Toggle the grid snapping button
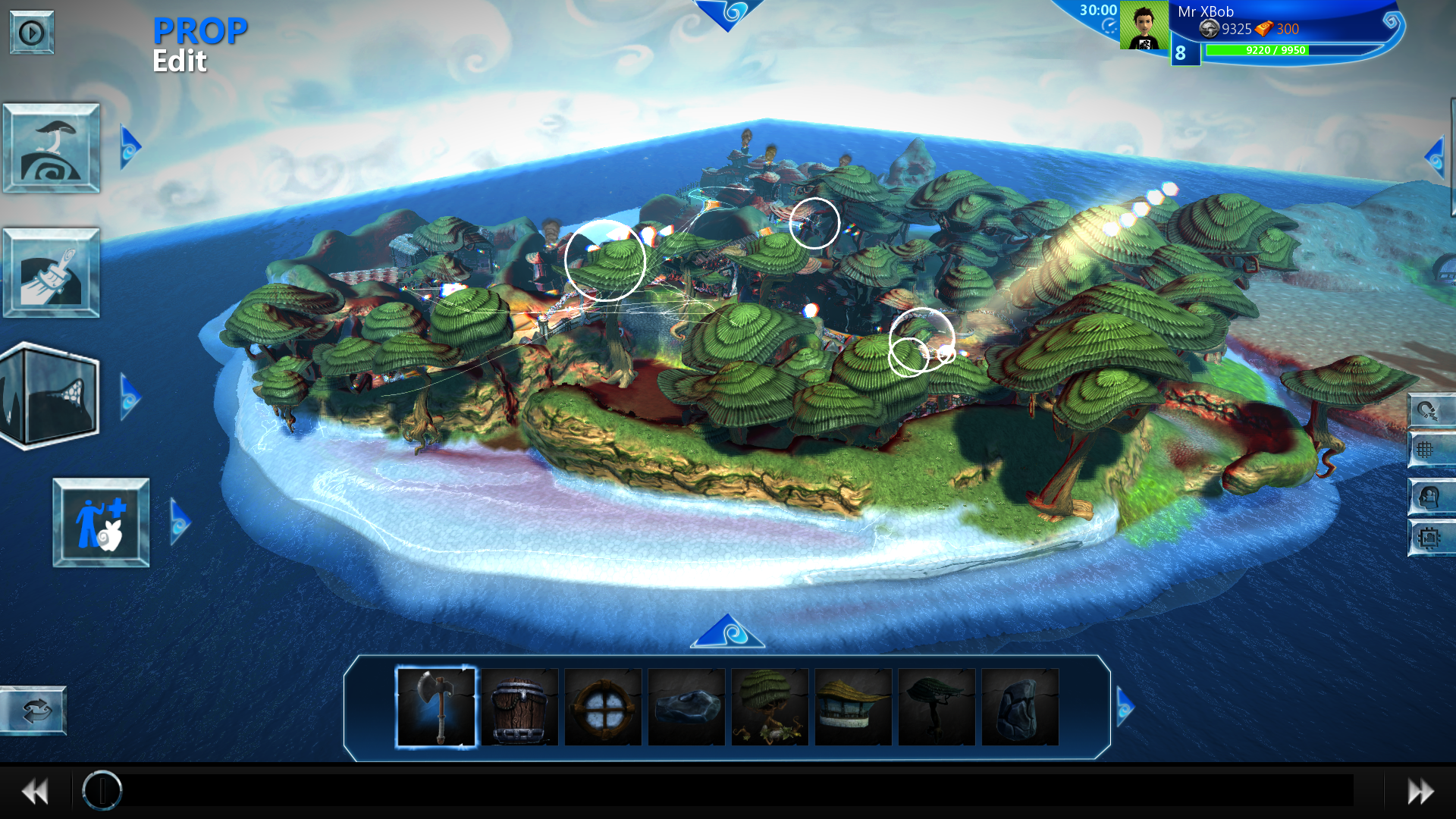Image resolution: width=1456 pixels, height=819 pixels. click(x=1429, y=450)
